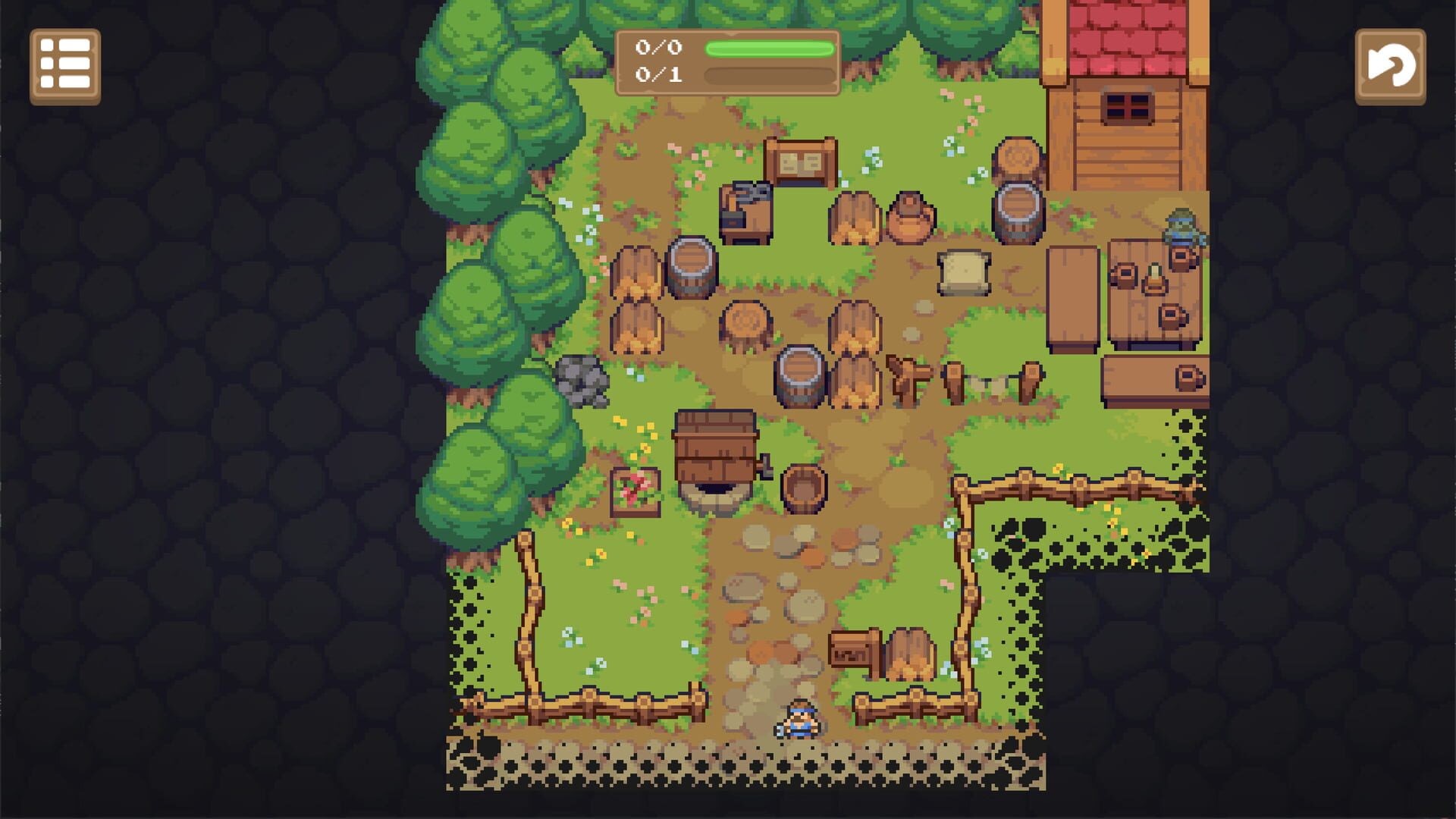Click the green progress bar
1456x819 pixels.
pos(770,47)
